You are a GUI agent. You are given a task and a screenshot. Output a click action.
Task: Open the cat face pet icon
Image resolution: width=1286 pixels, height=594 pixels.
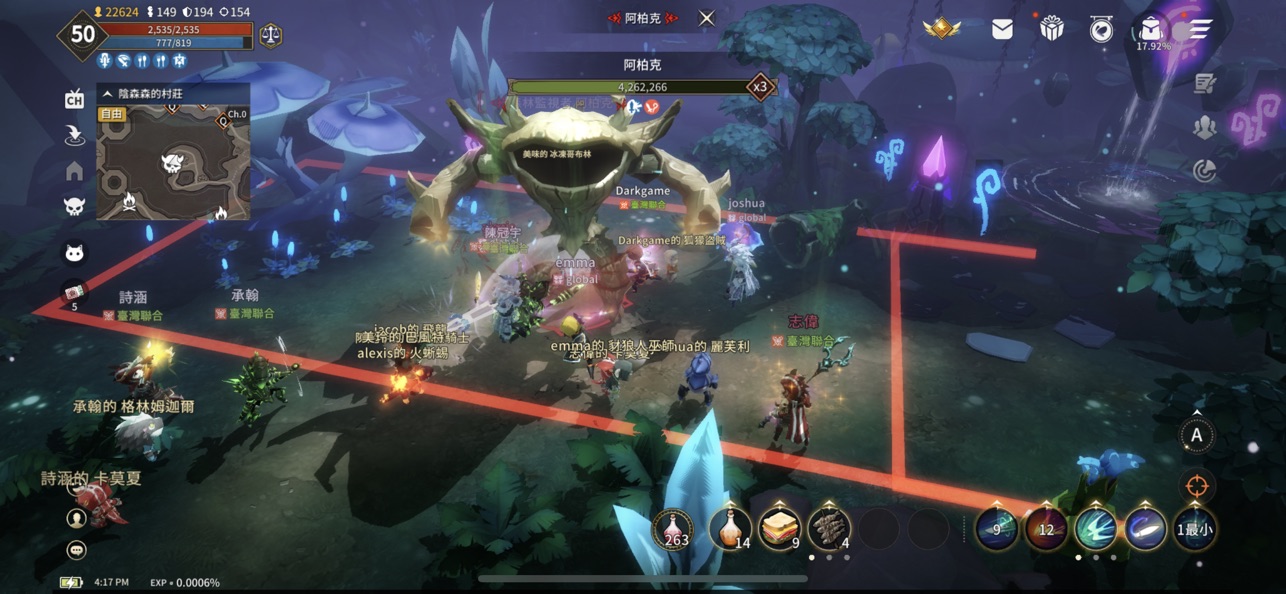[74, 252]
